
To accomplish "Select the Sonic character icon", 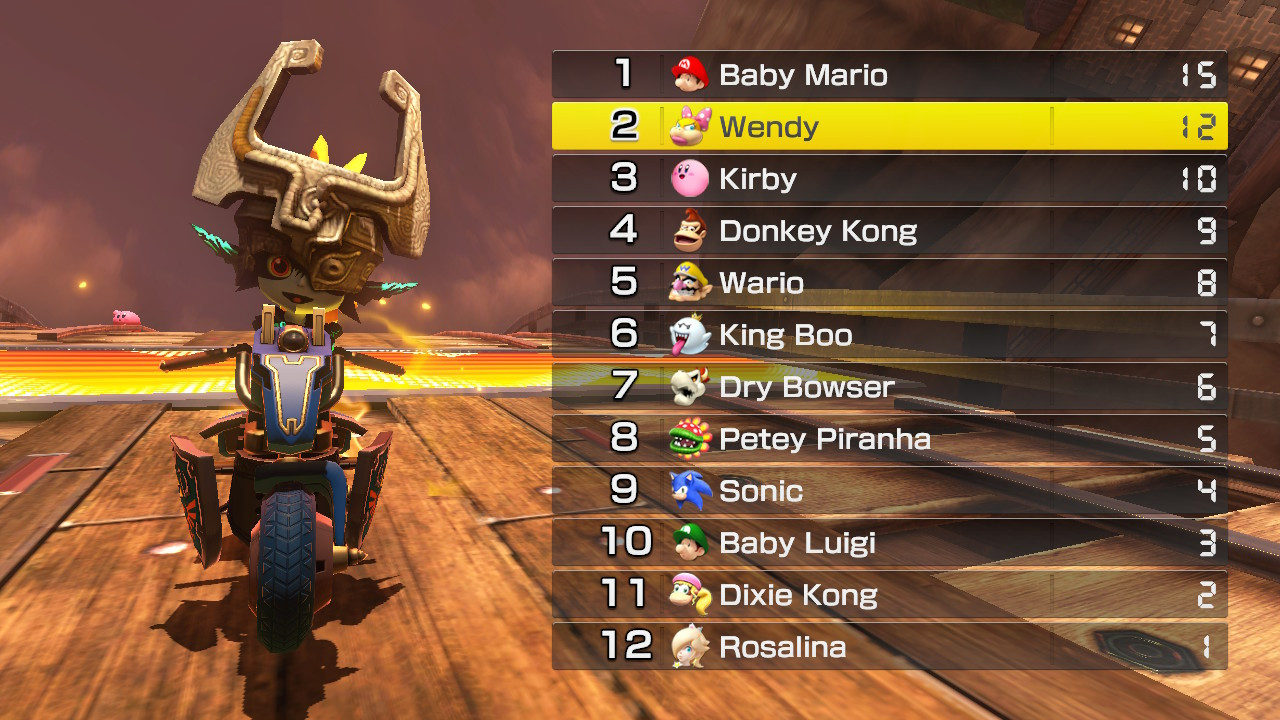I will pos(690,491).
